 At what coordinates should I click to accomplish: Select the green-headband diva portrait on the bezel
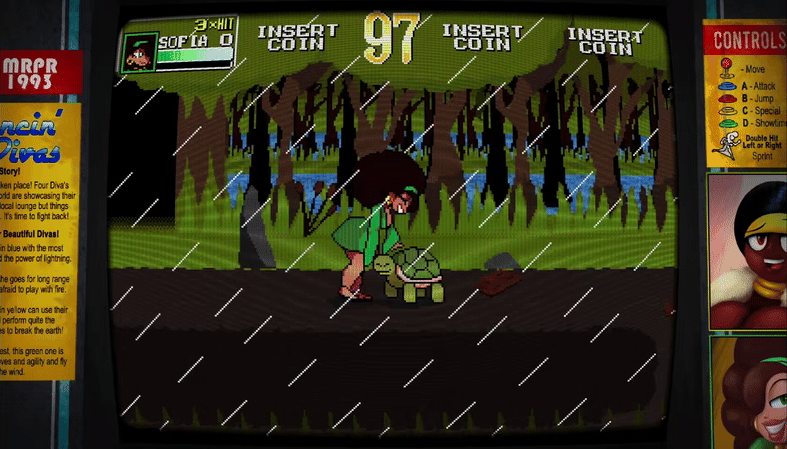click(x=751, y=393)
